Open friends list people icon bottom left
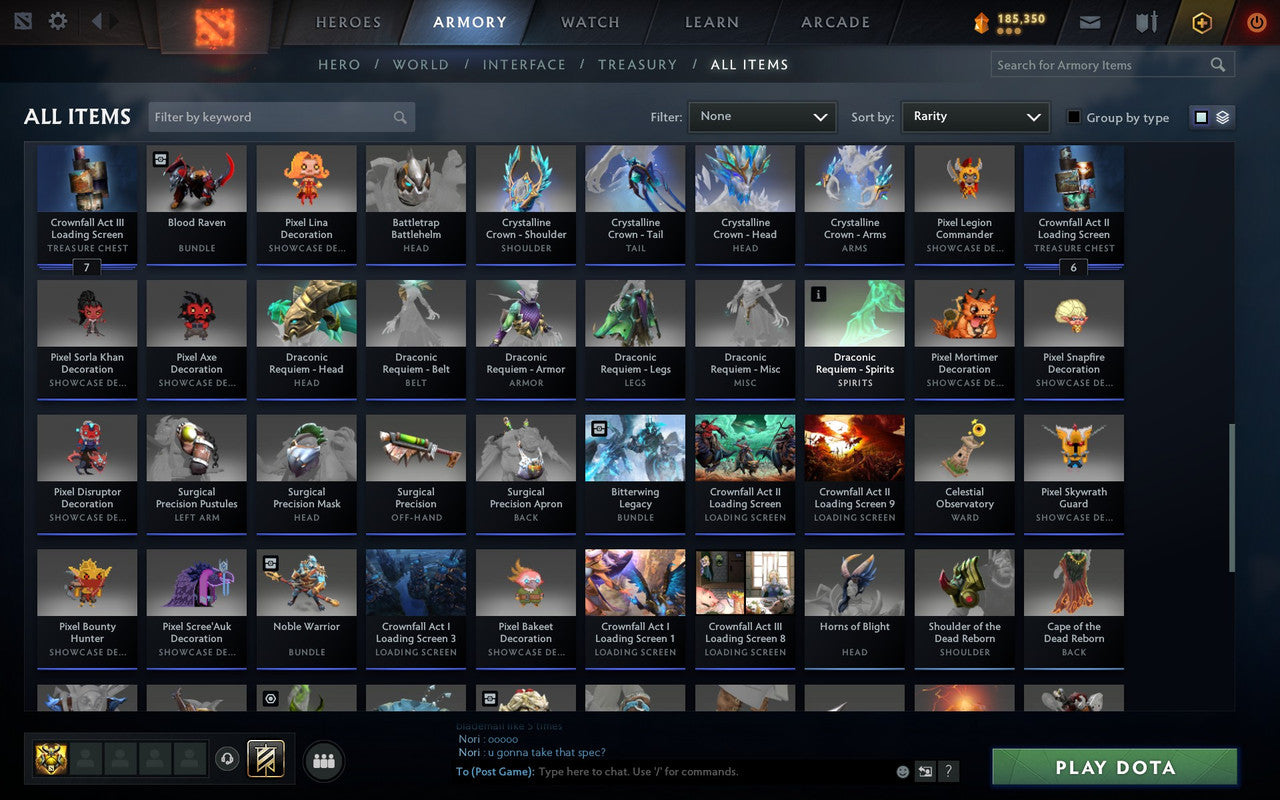Screen dimensions: 1280x800 (323, 760)
